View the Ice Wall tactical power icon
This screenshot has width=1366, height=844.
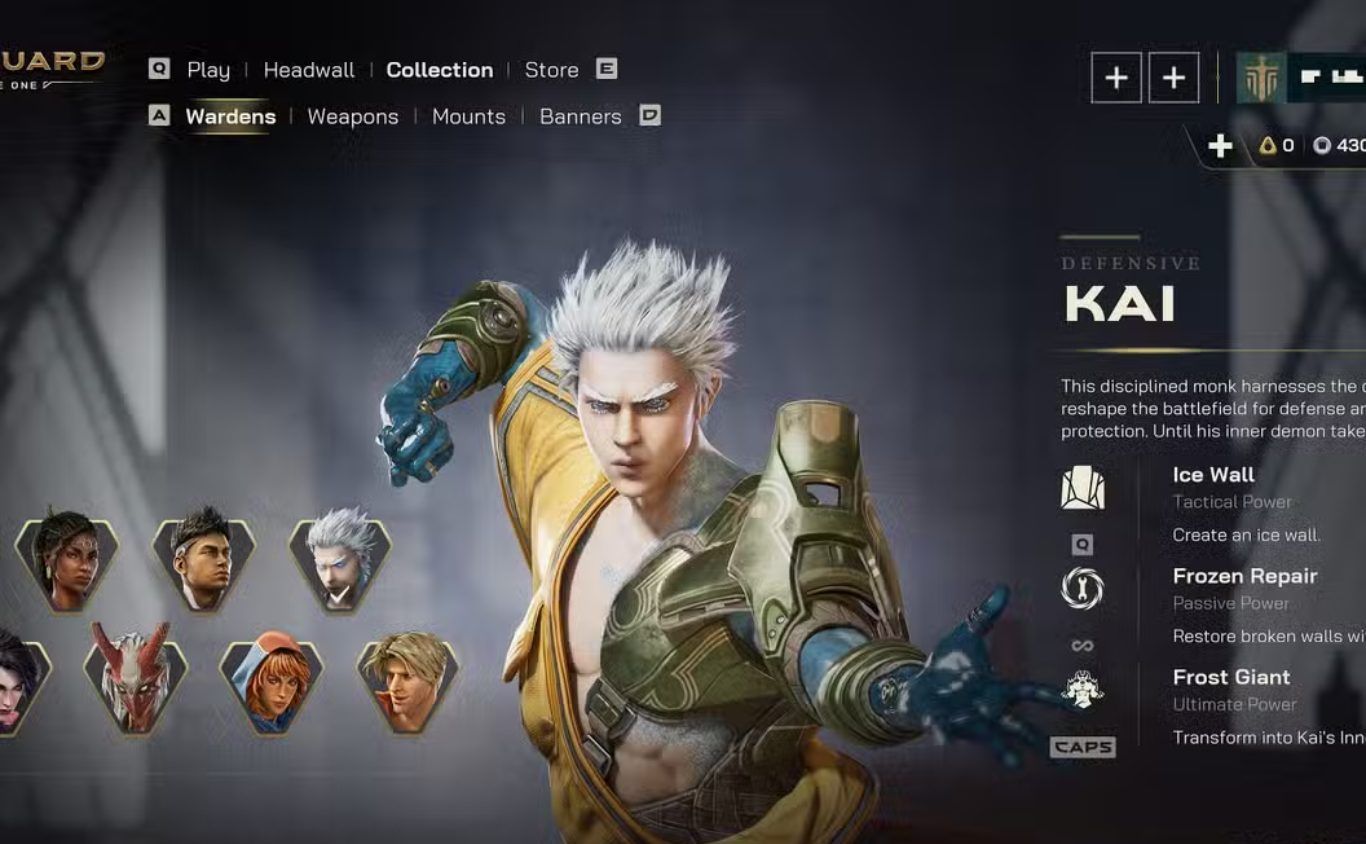1082,489
